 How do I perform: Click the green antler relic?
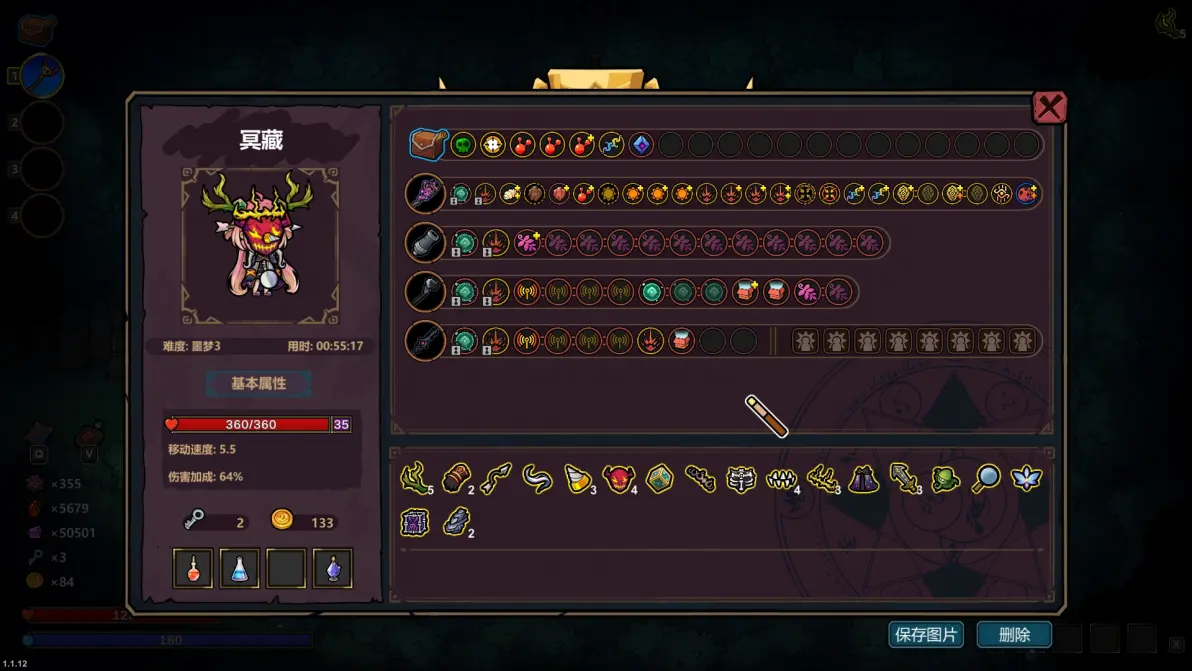click(413, 478)
